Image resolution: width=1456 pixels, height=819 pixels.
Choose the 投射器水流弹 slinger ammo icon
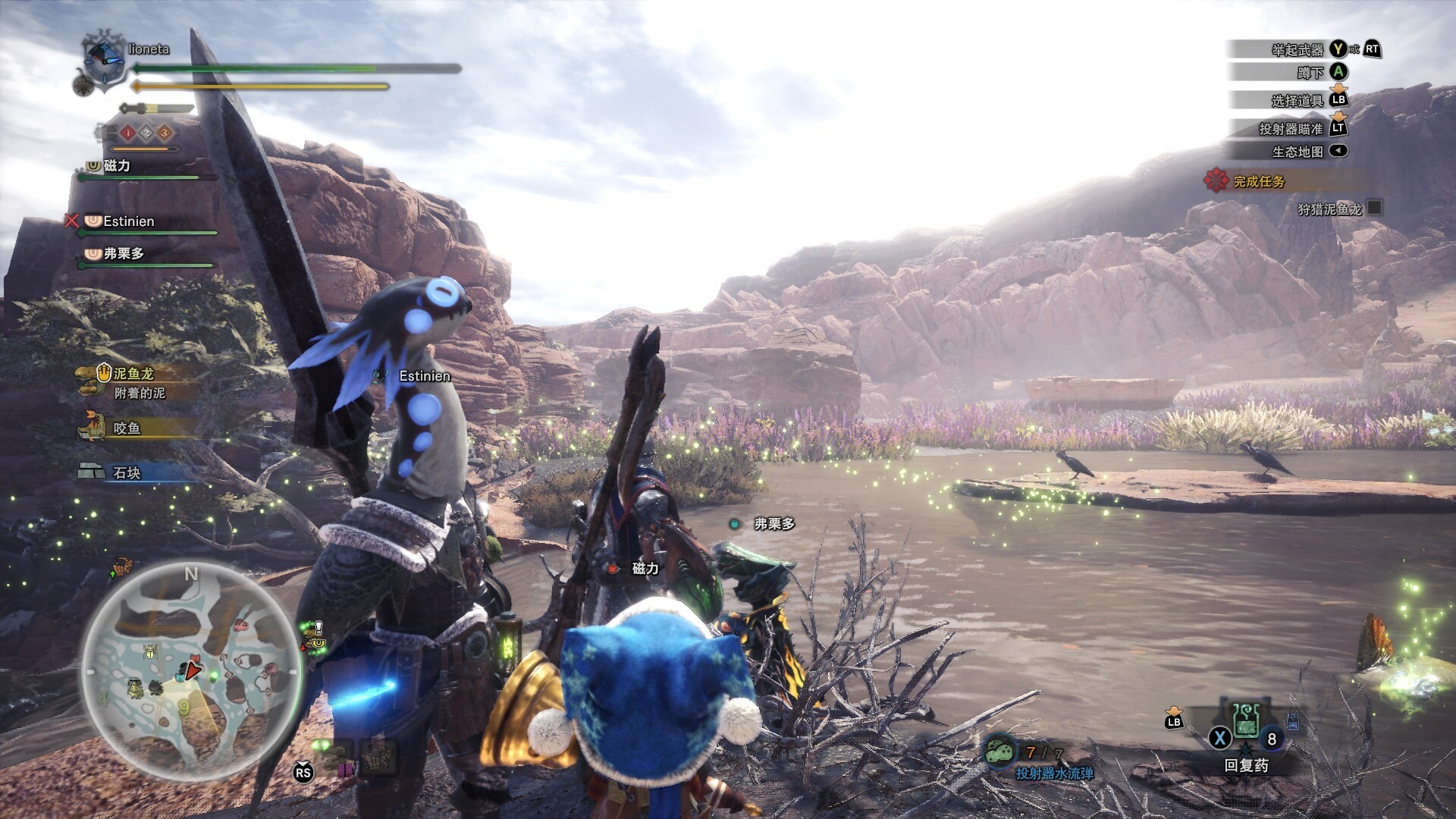click(x=1000, y=752)
